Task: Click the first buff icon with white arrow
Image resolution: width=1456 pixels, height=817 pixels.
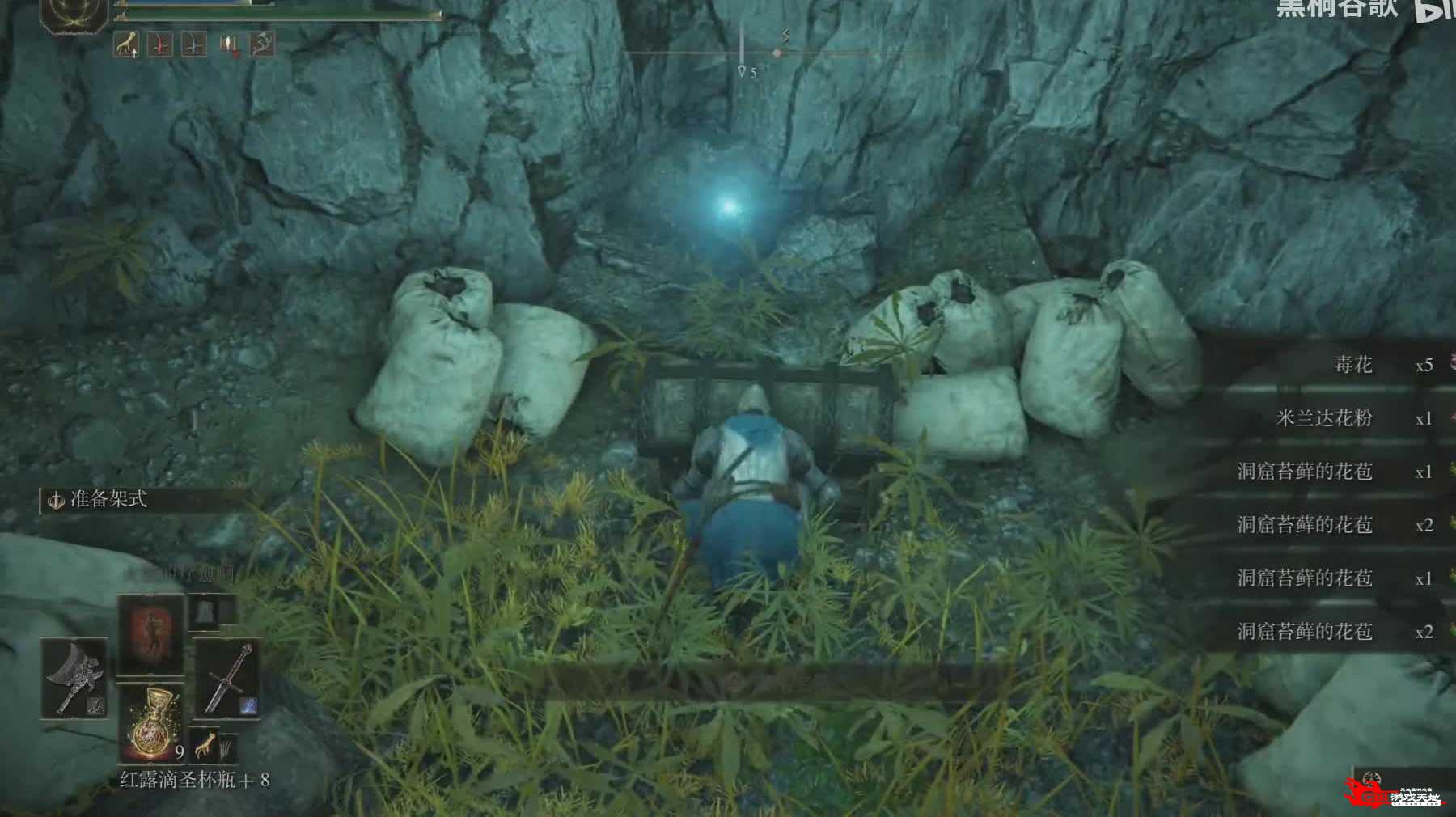Action: (x=126, y=44)
